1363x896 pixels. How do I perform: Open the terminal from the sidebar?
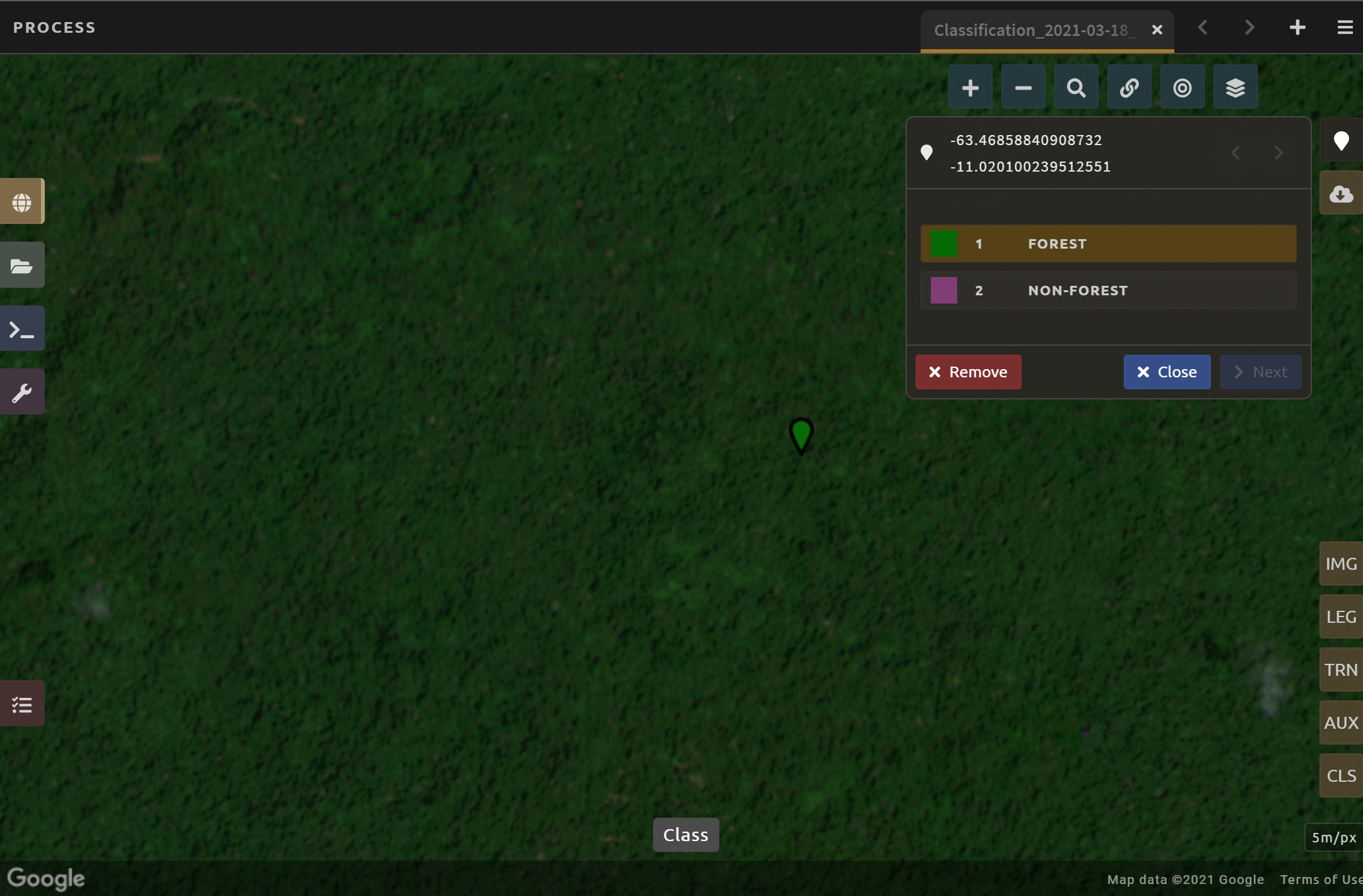(x=22, y=328)
